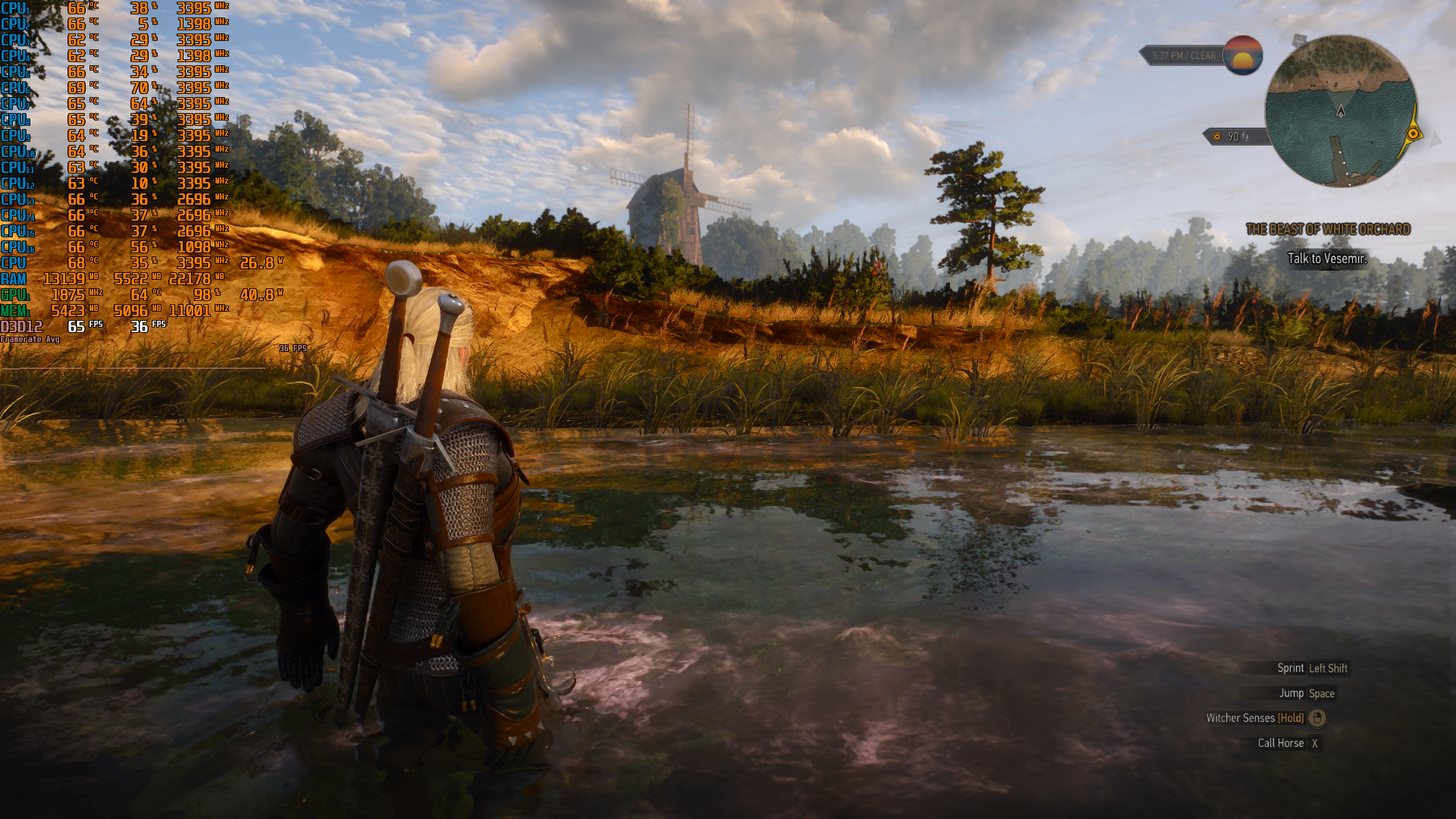The width and height of the screenshot is (1456, 819).
Task: Click the circular minimap
Action: pos(1340,111)
